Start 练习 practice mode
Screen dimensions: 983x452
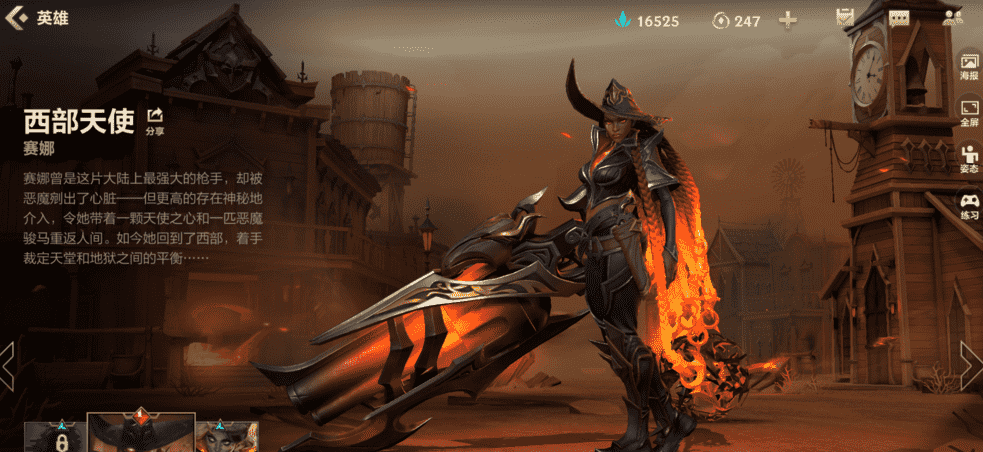(x=969, y=206)
